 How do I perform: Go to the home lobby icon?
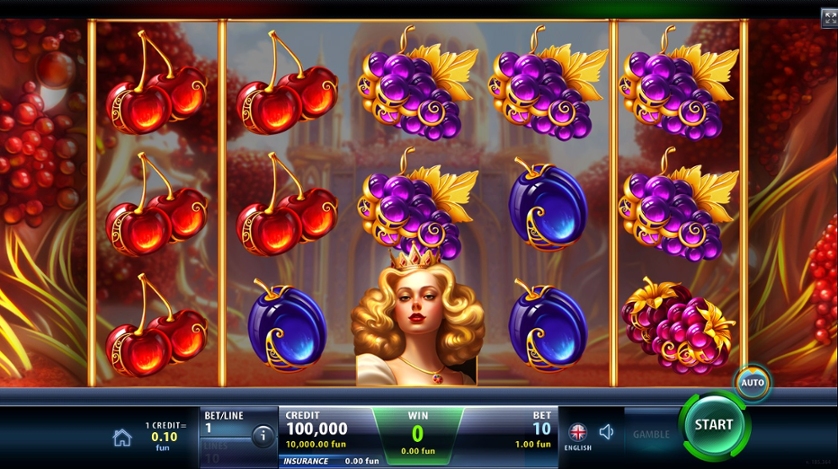(122, 437)
